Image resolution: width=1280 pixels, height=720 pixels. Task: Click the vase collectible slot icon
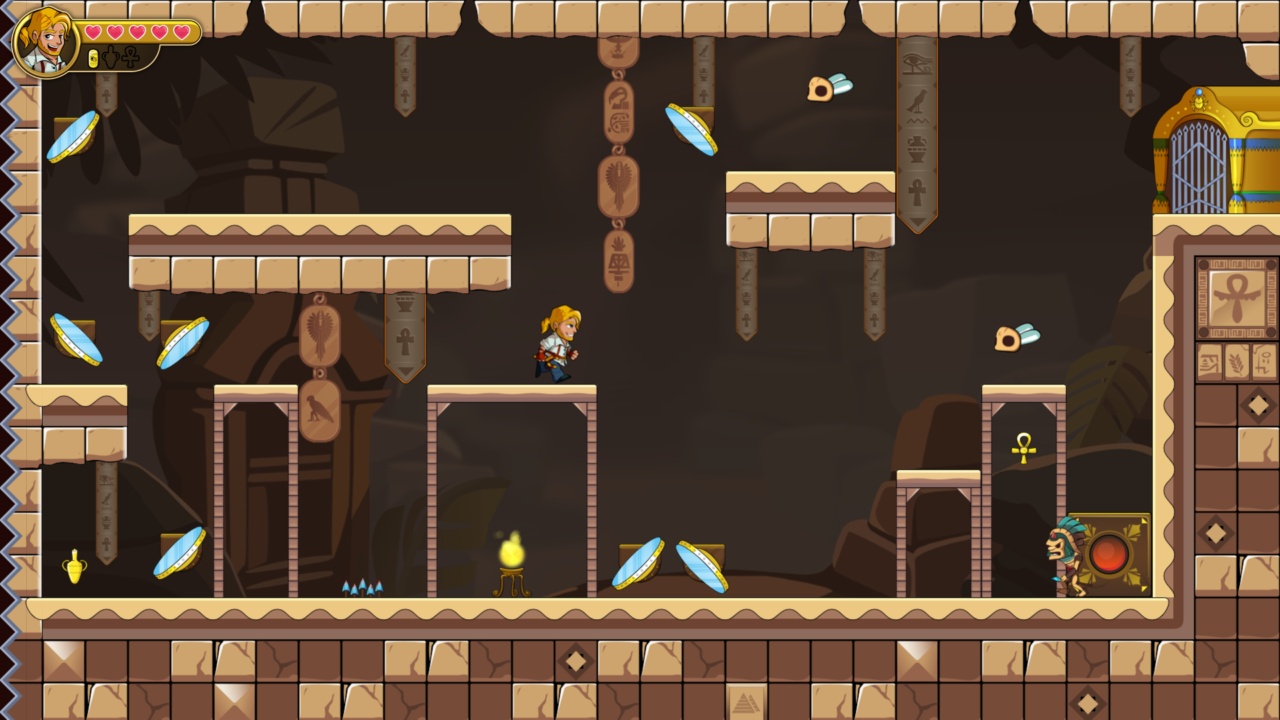[x=110, y=57]
